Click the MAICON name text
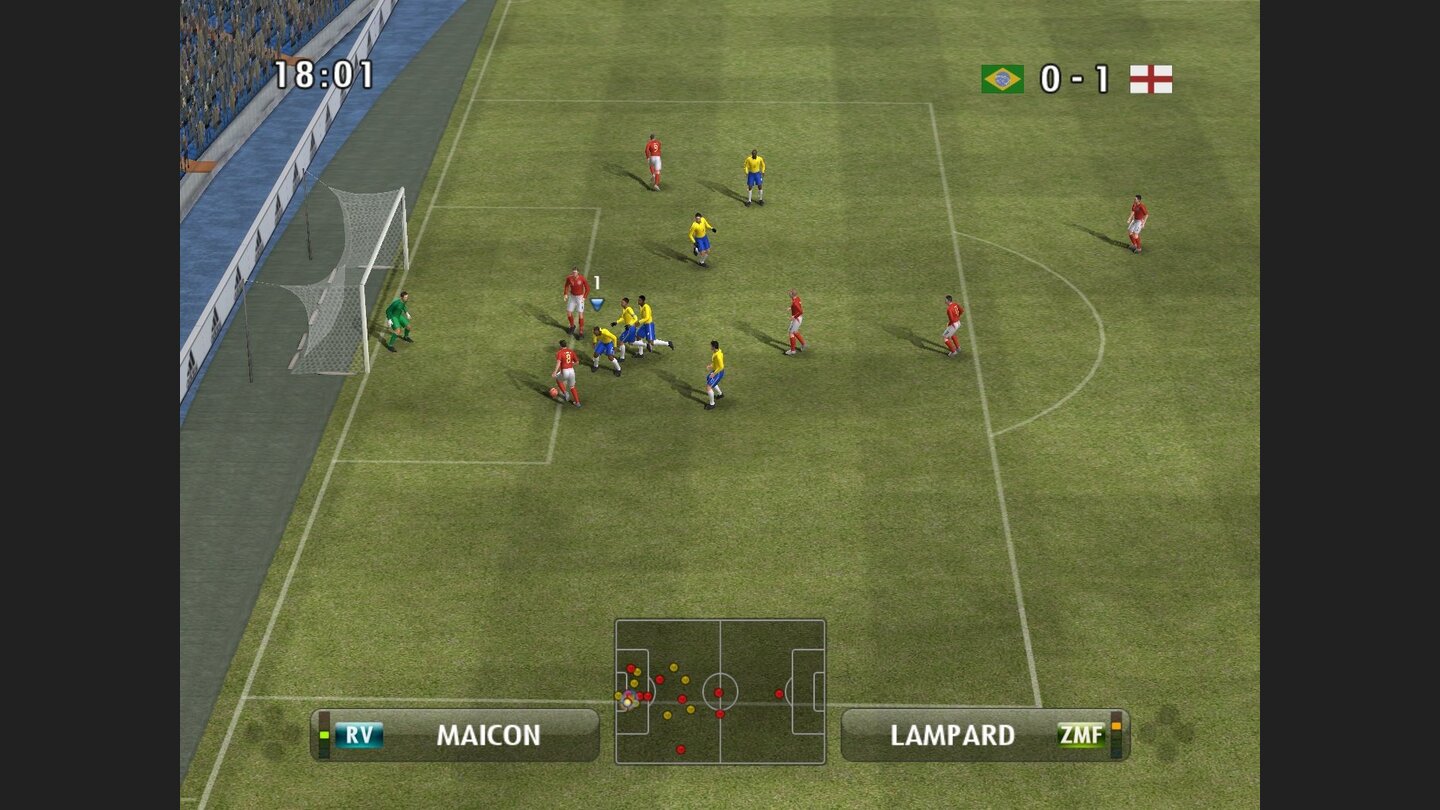Image resolution: width=1440 pixels, height=810 pixels. [x=489, y=736]
